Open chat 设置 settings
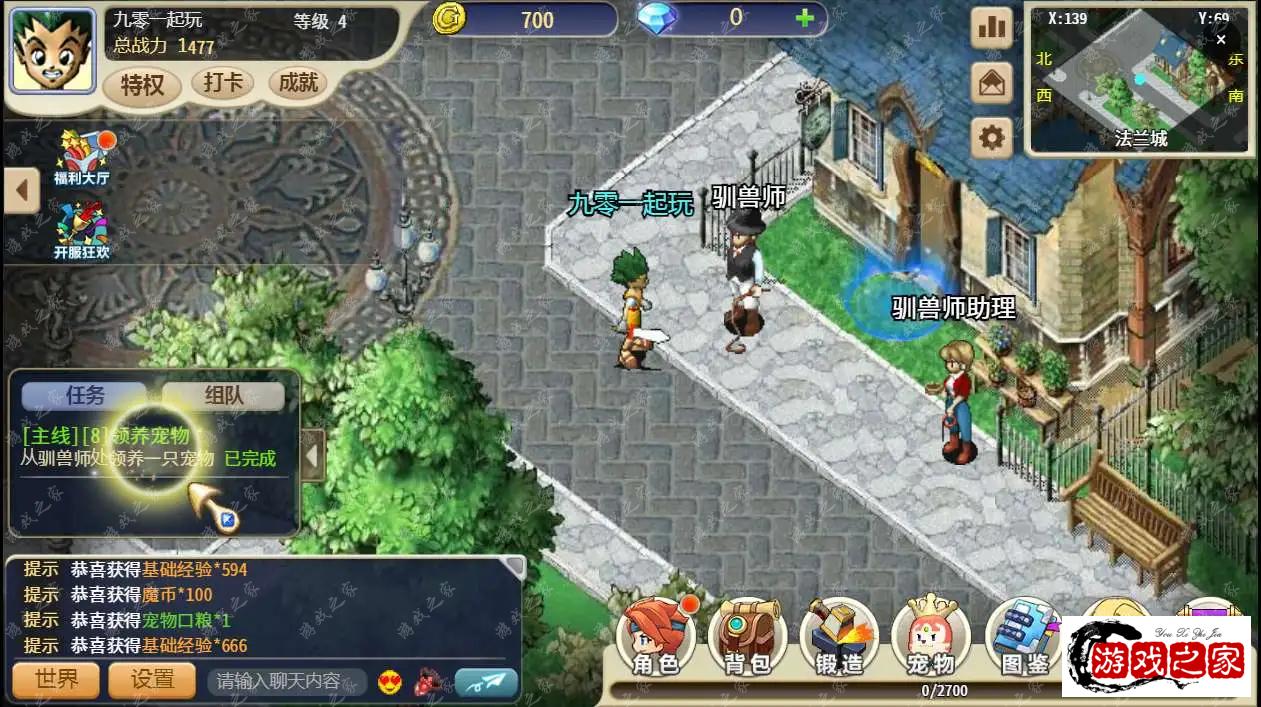This screenshot has height=707, width=1261. click(x=153, y=680)
